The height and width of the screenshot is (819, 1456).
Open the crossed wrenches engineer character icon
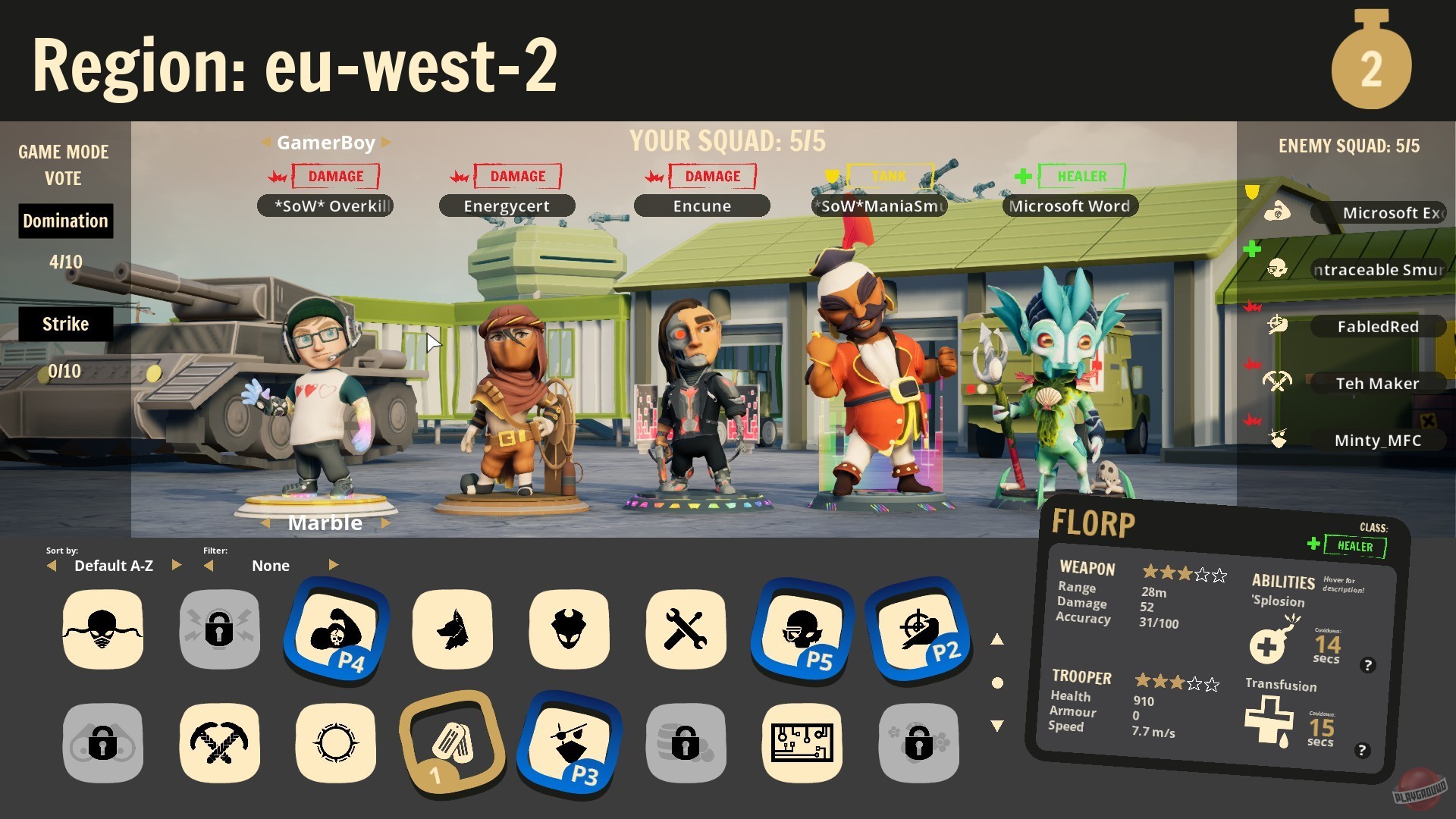686,629
